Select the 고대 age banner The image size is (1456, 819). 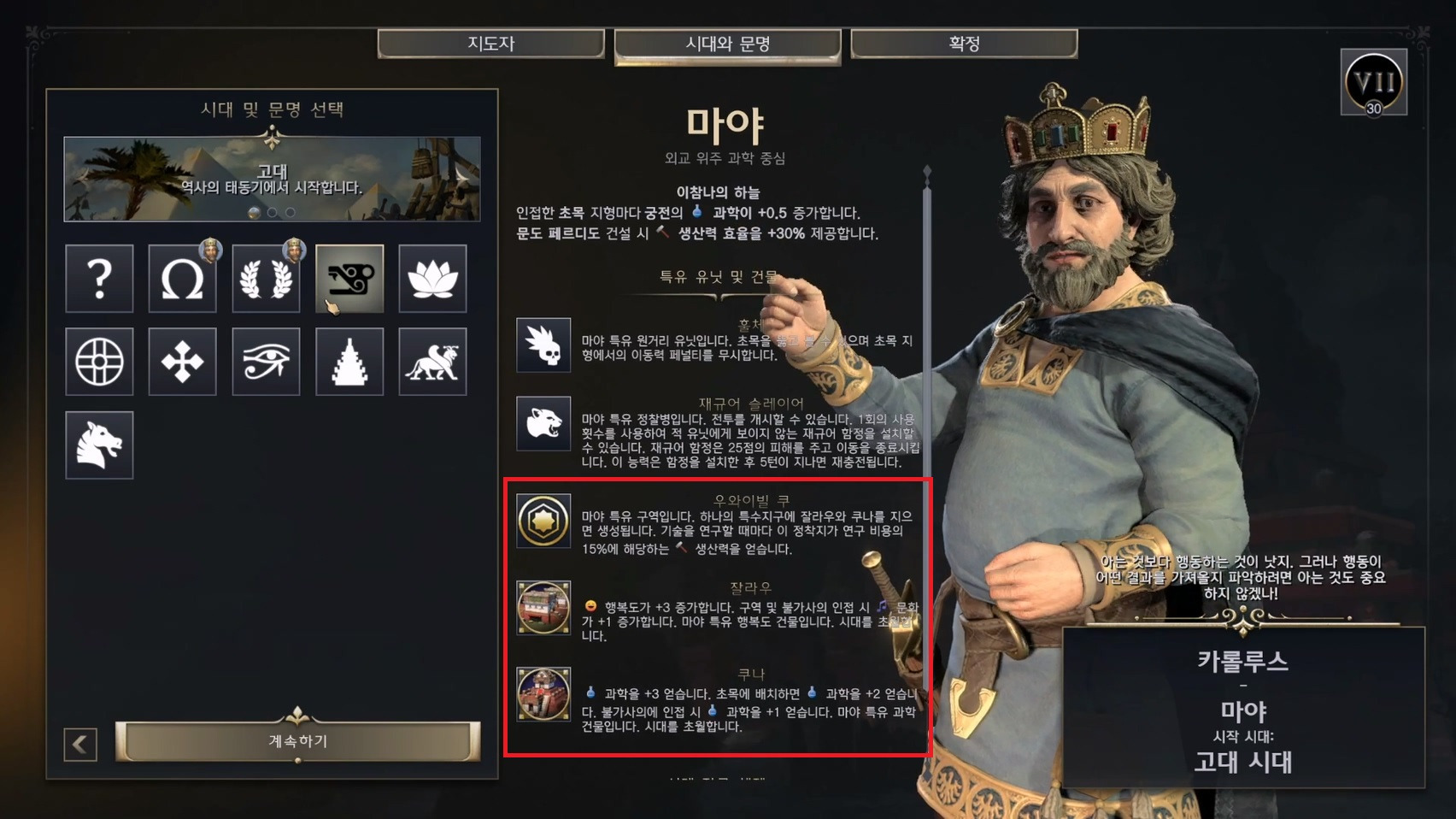point(272,179)
